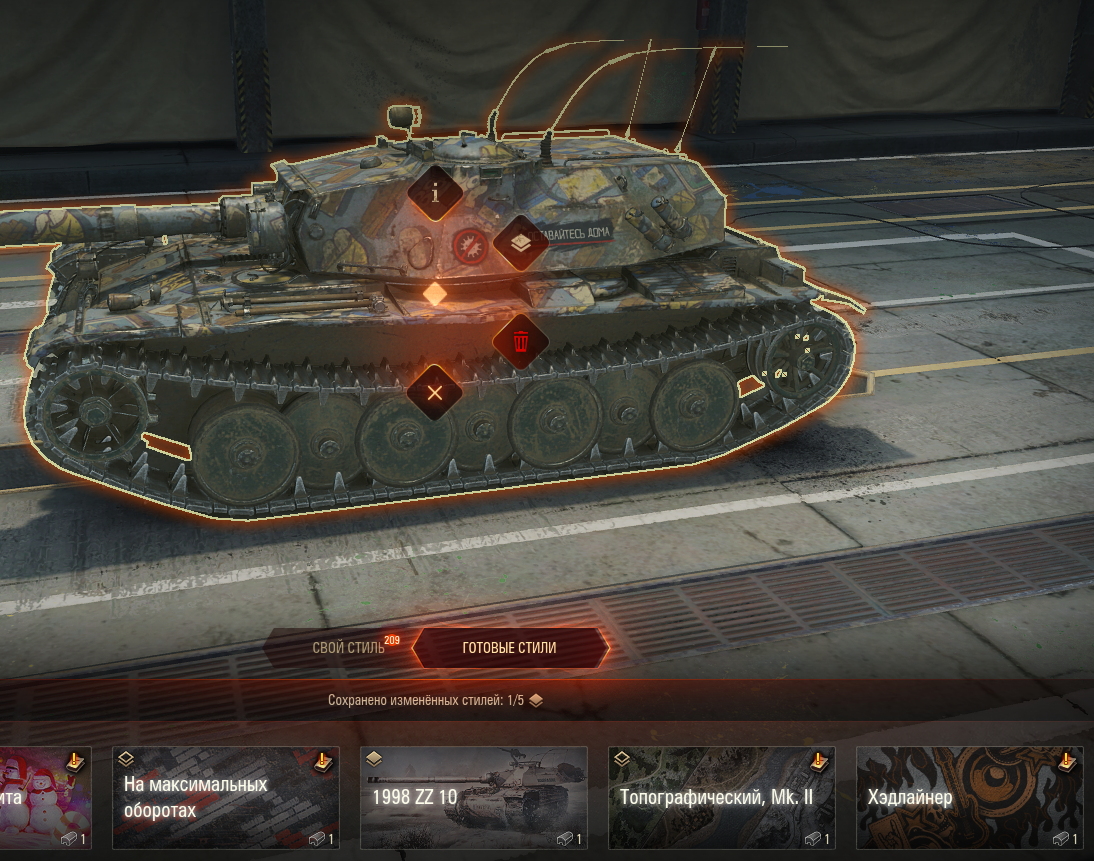Open the style info diamond button

tap(435, 193)
